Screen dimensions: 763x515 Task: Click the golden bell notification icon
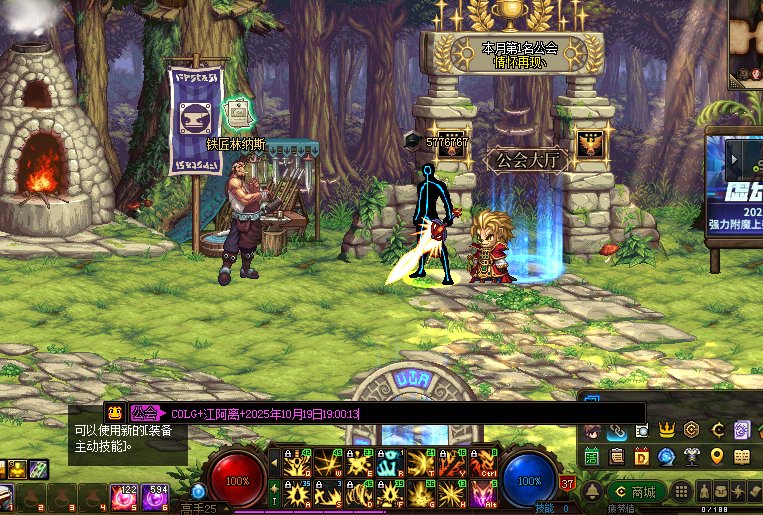[592, 492]
